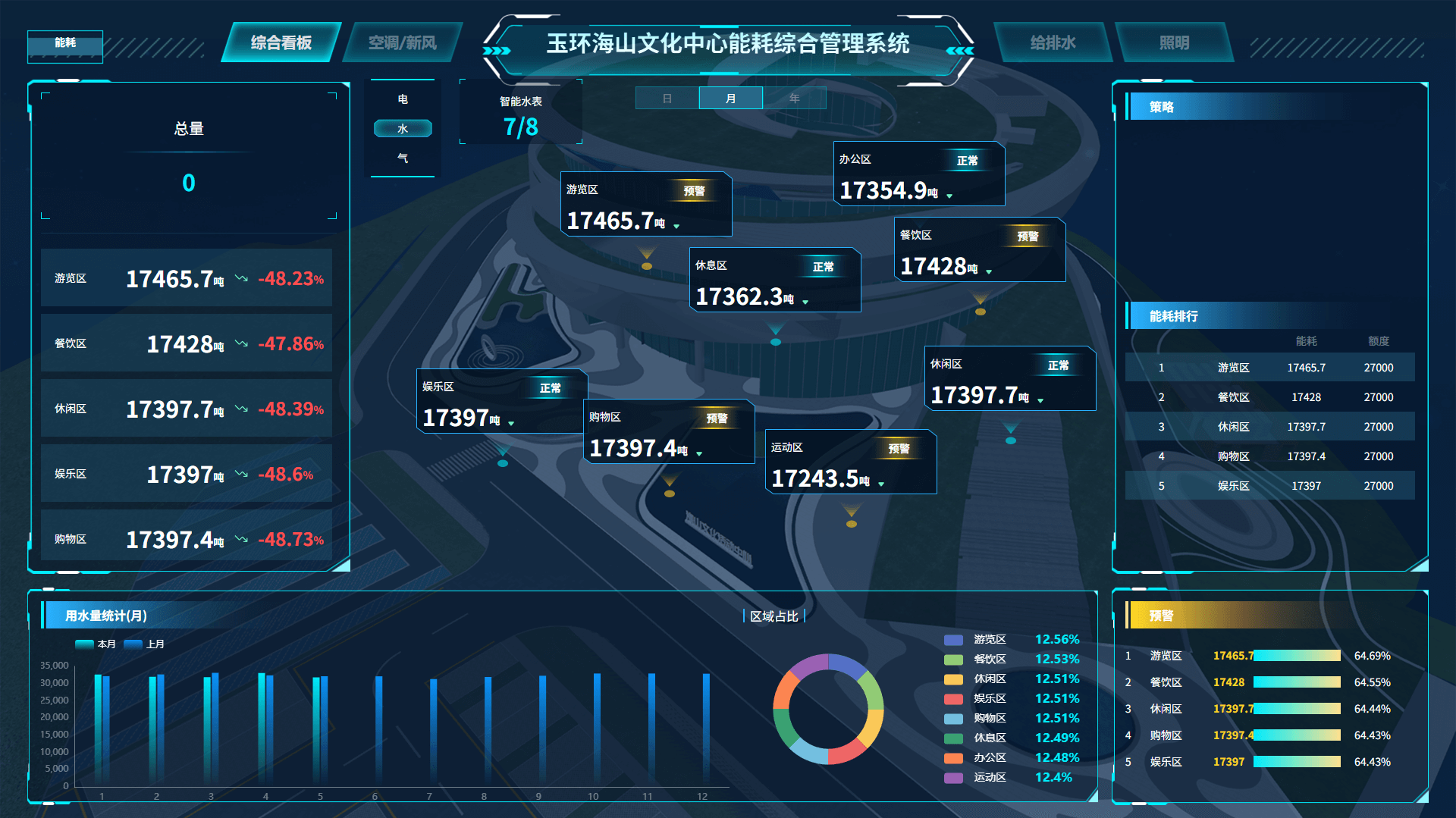
Task: Click the 办公区 map marker labeled 正常
Action: pyautogui.click(x=966, y=161)
